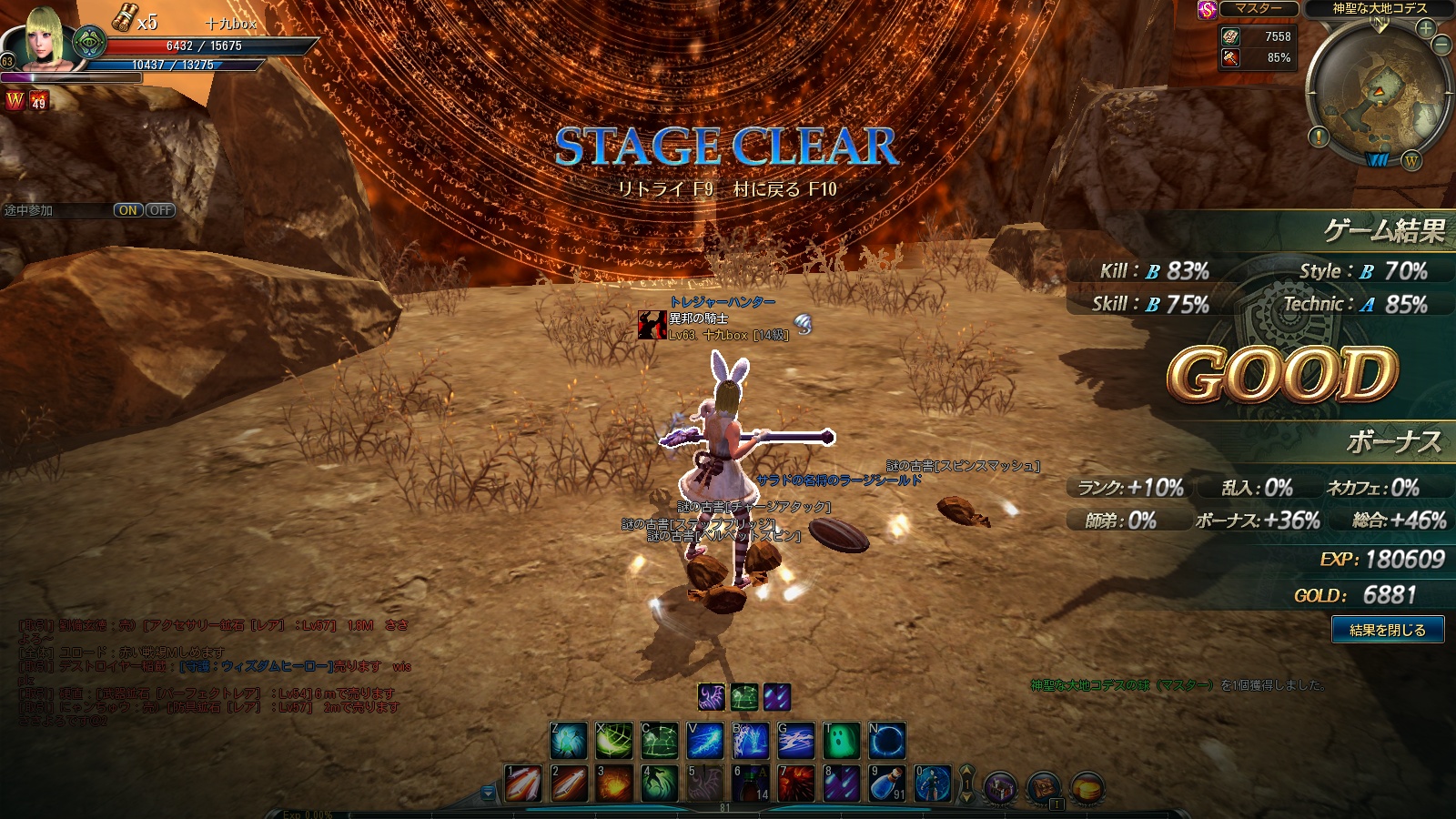Open the treasure chest inventory icon
The width and height of the screenshot is (1456, 819).
coord(1044,786)
